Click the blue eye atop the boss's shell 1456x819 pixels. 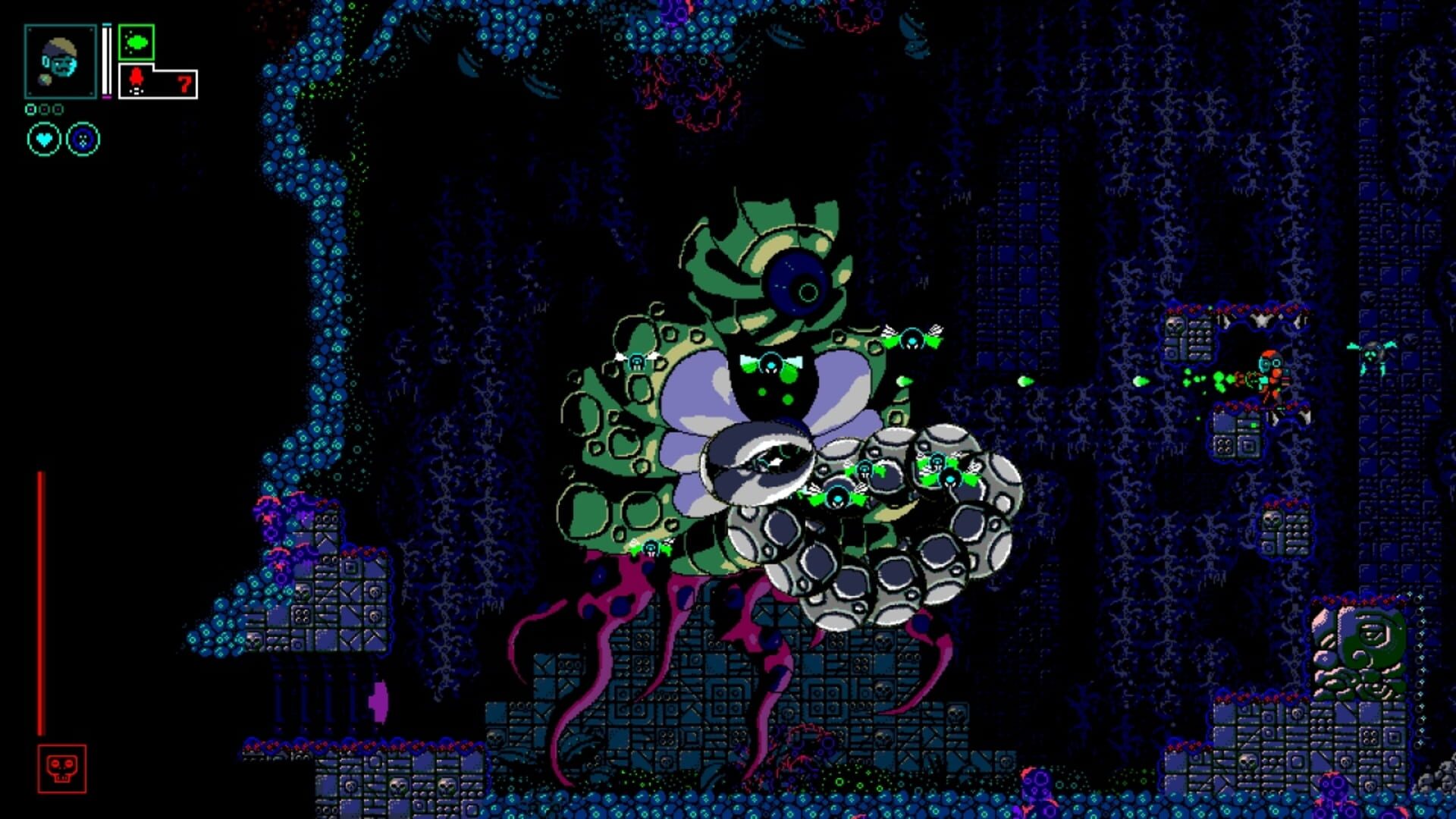[x=795, y=284]
